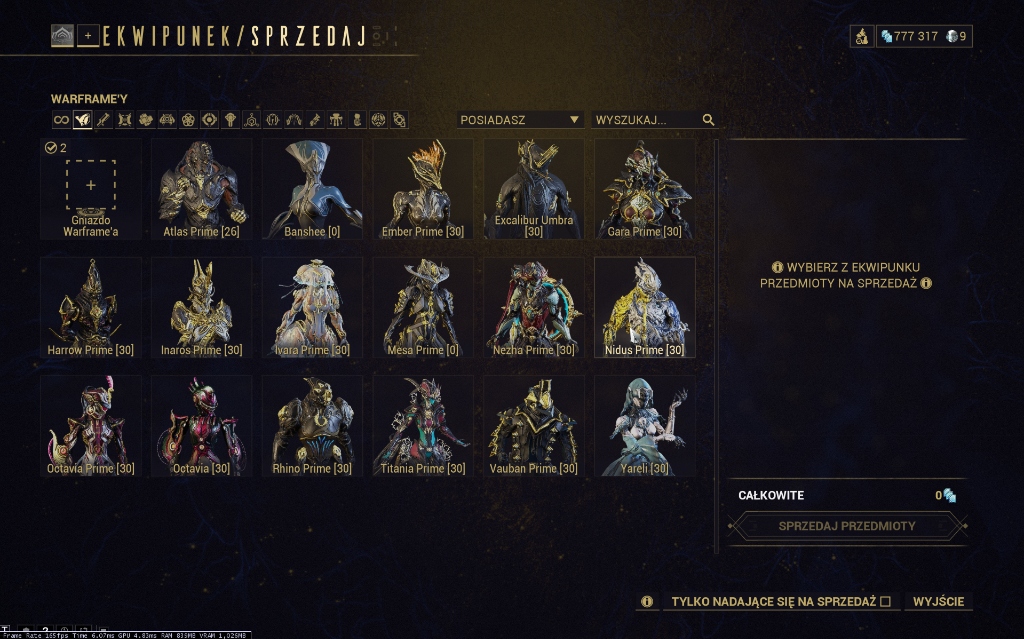Select the Gara Prime warframe
Screen dimensions: 1024x639
click(644, 188)
